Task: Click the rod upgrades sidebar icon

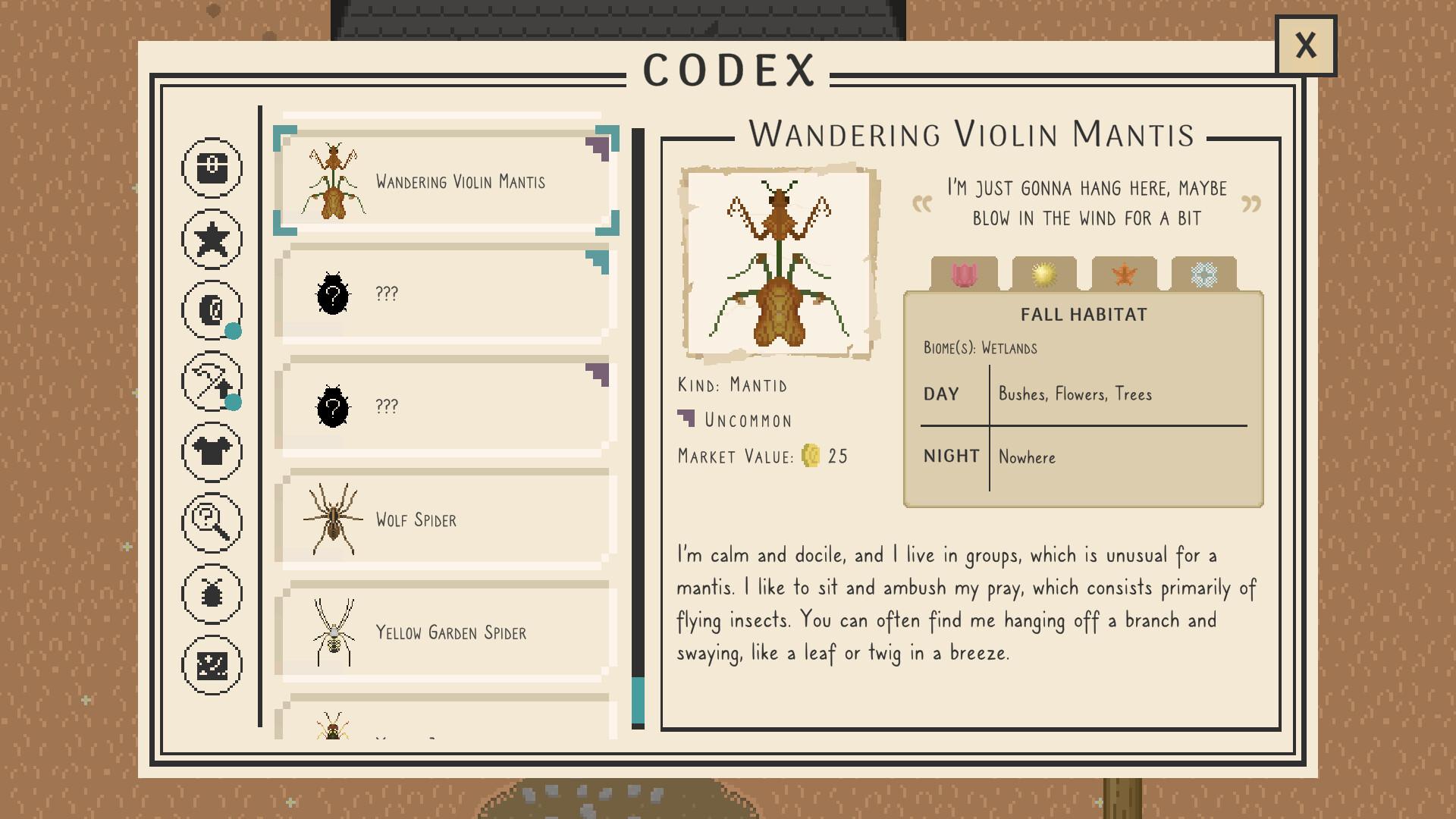Action: [x=212, y=381]
